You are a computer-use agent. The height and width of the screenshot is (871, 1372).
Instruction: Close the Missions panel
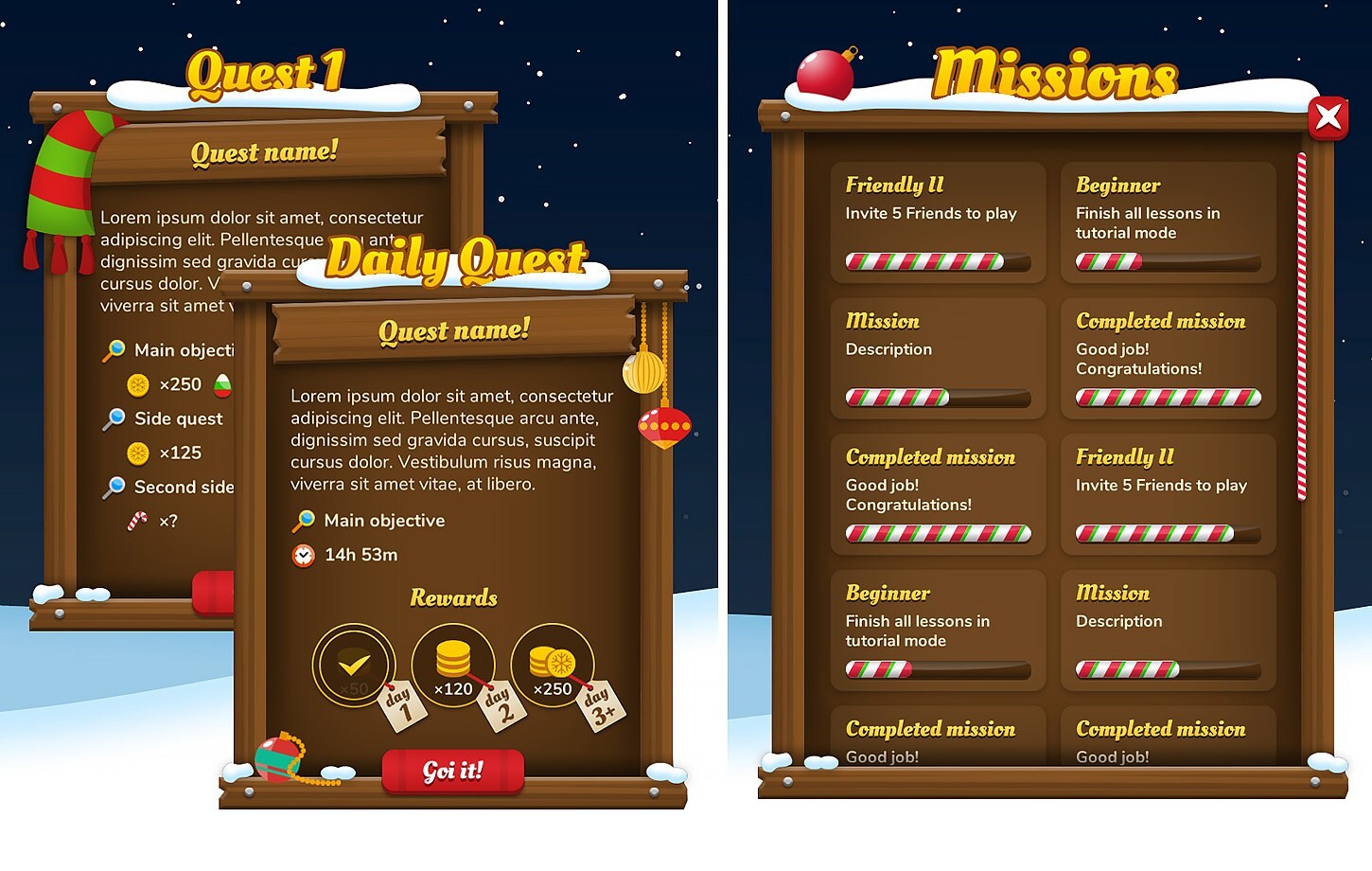1329,117
